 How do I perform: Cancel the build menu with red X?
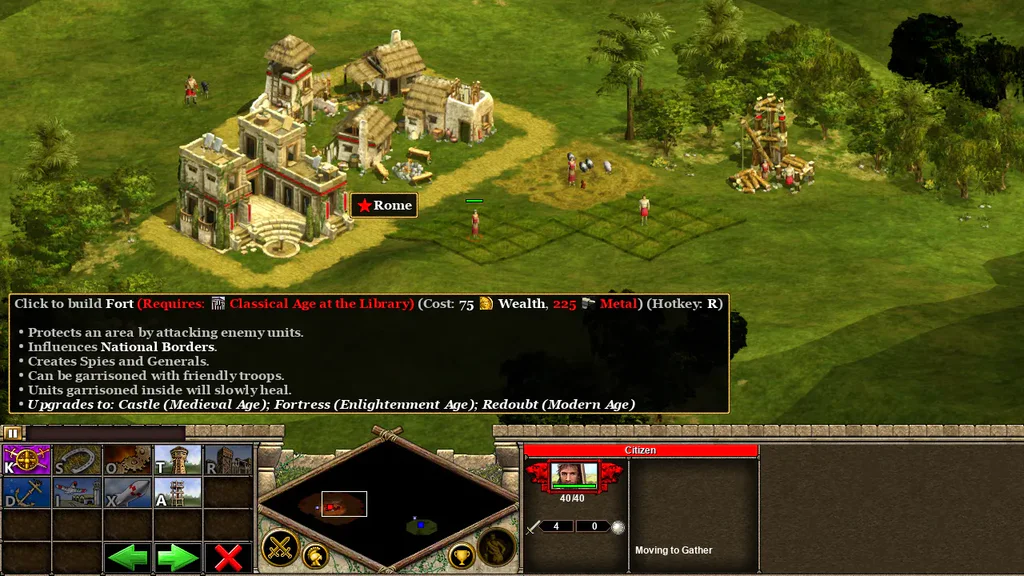point(228,557)
